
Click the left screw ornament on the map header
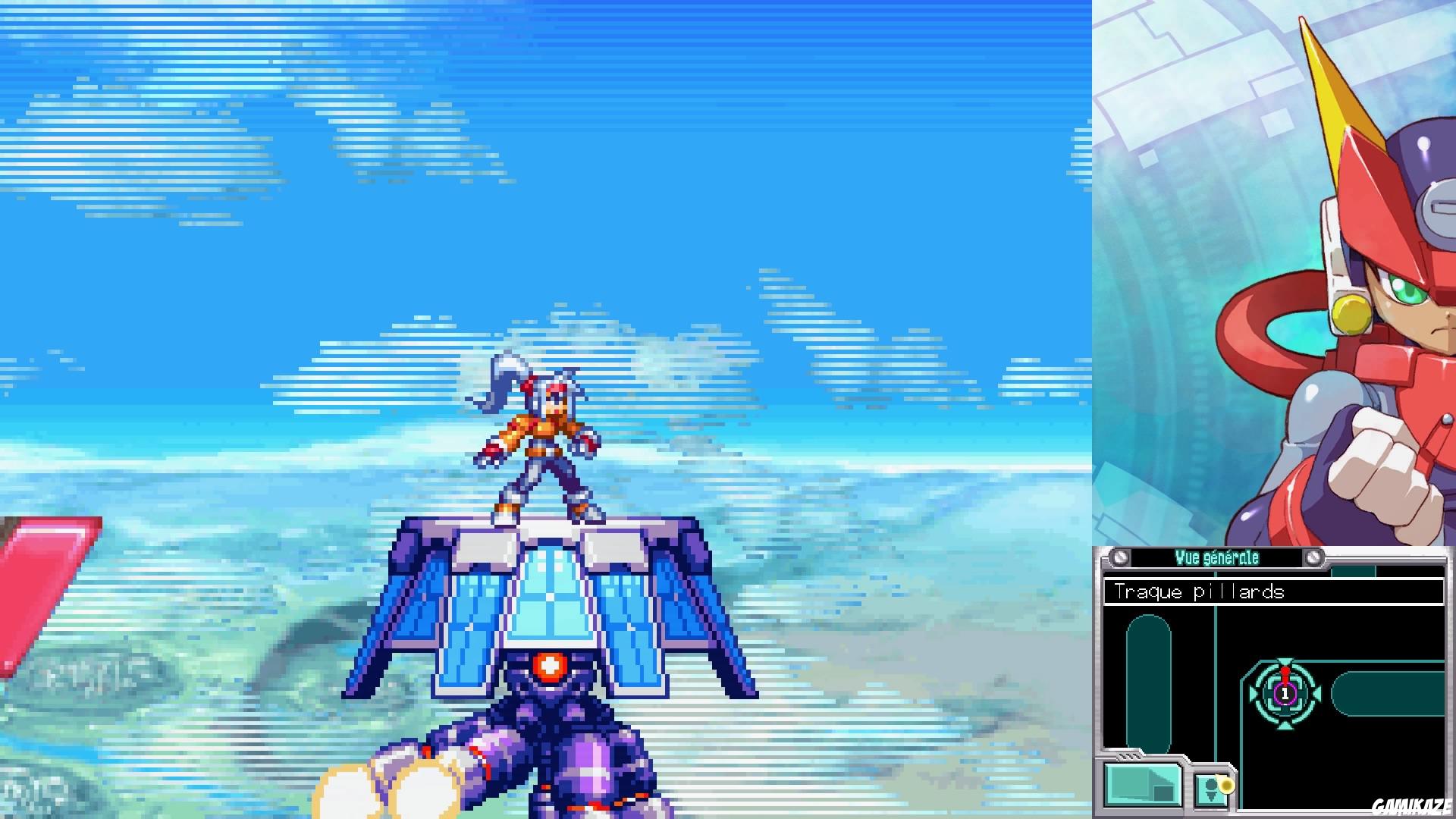[1120, 557]
